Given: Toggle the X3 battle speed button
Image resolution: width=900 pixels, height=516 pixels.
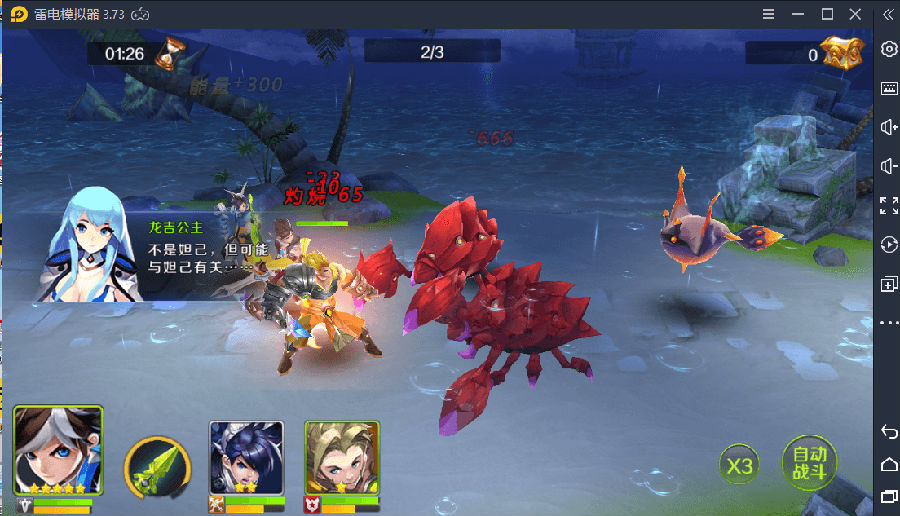Looking at the screenshot, I should point(740,466).
